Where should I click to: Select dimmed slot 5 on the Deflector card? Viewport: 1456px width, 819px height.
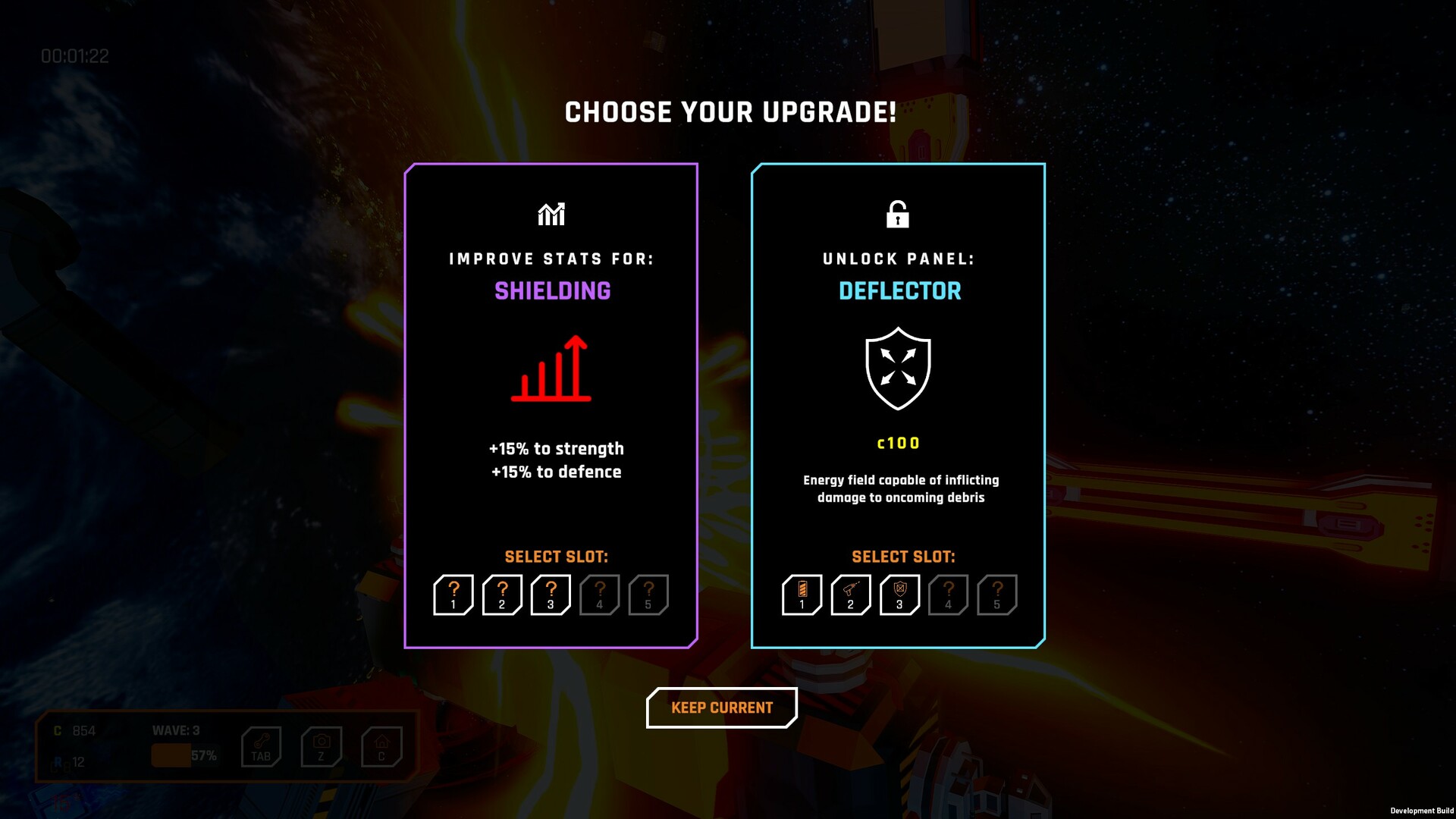[996, 595]
